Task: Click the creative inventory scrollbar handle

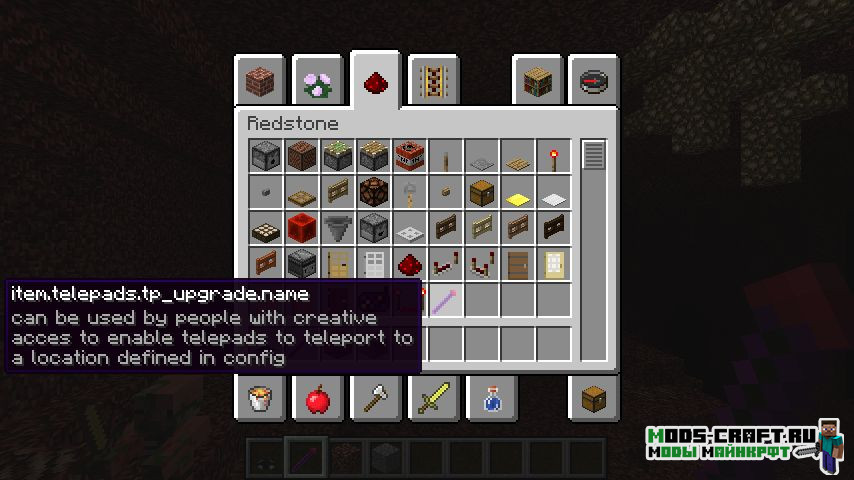Action: point(594,156)
